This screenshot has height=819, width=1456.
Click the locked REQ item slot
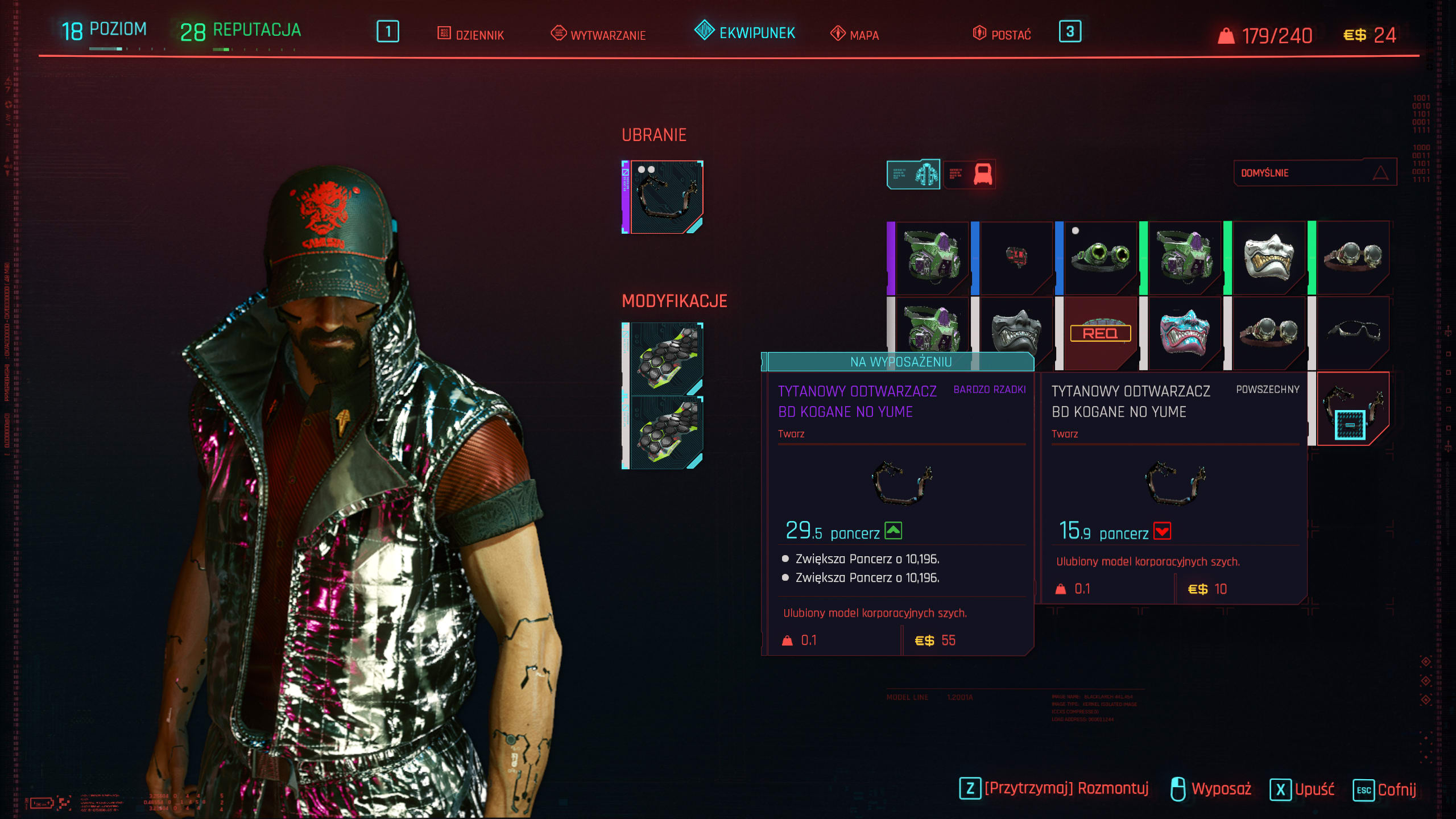pos(1100,333)
